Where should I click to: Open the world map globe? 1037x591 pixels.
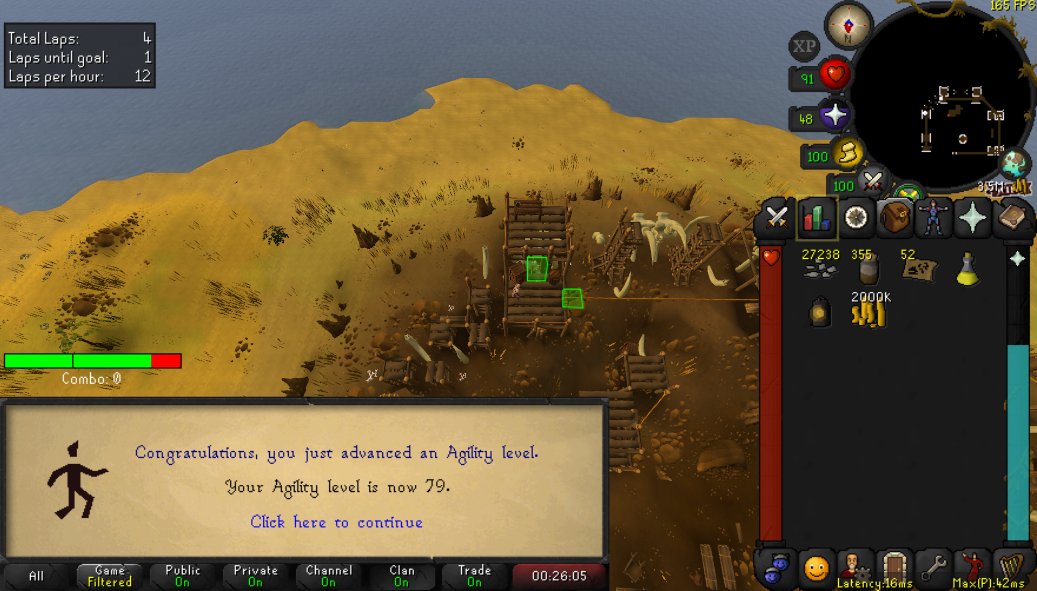pyautogui.click(x=1014, y=163)
